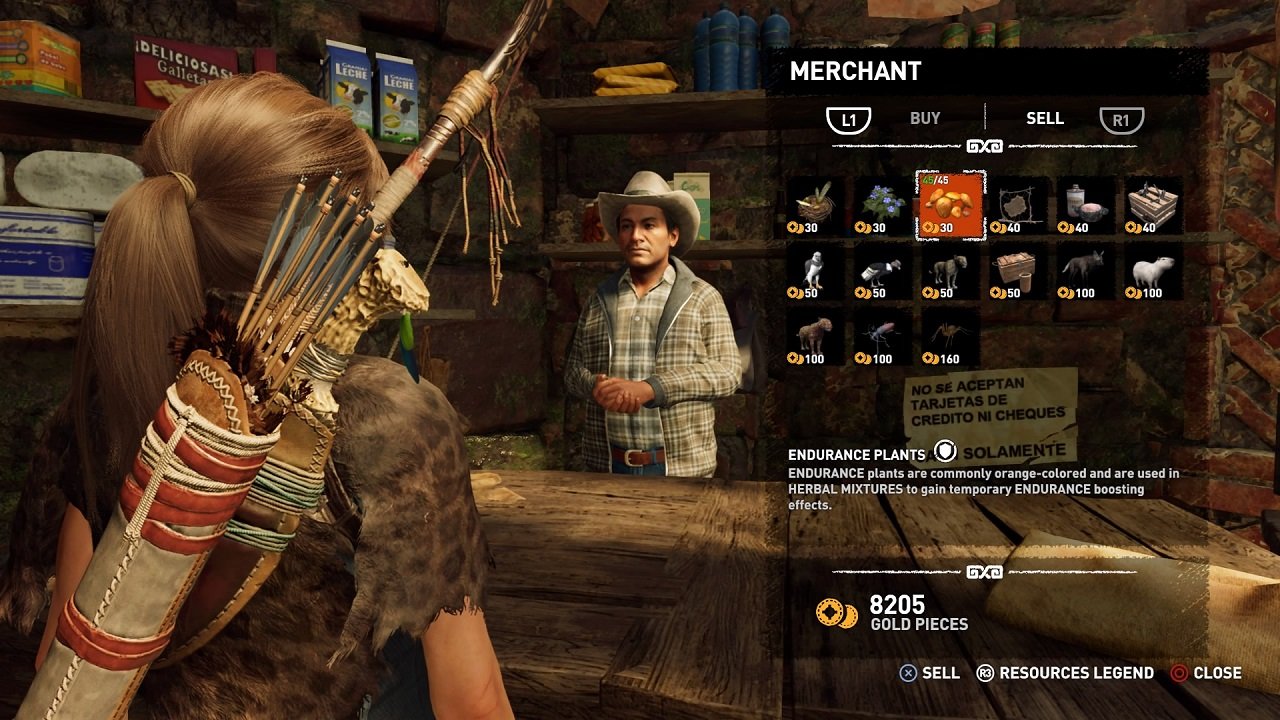Close the merchant menu

click(1205, 673)
